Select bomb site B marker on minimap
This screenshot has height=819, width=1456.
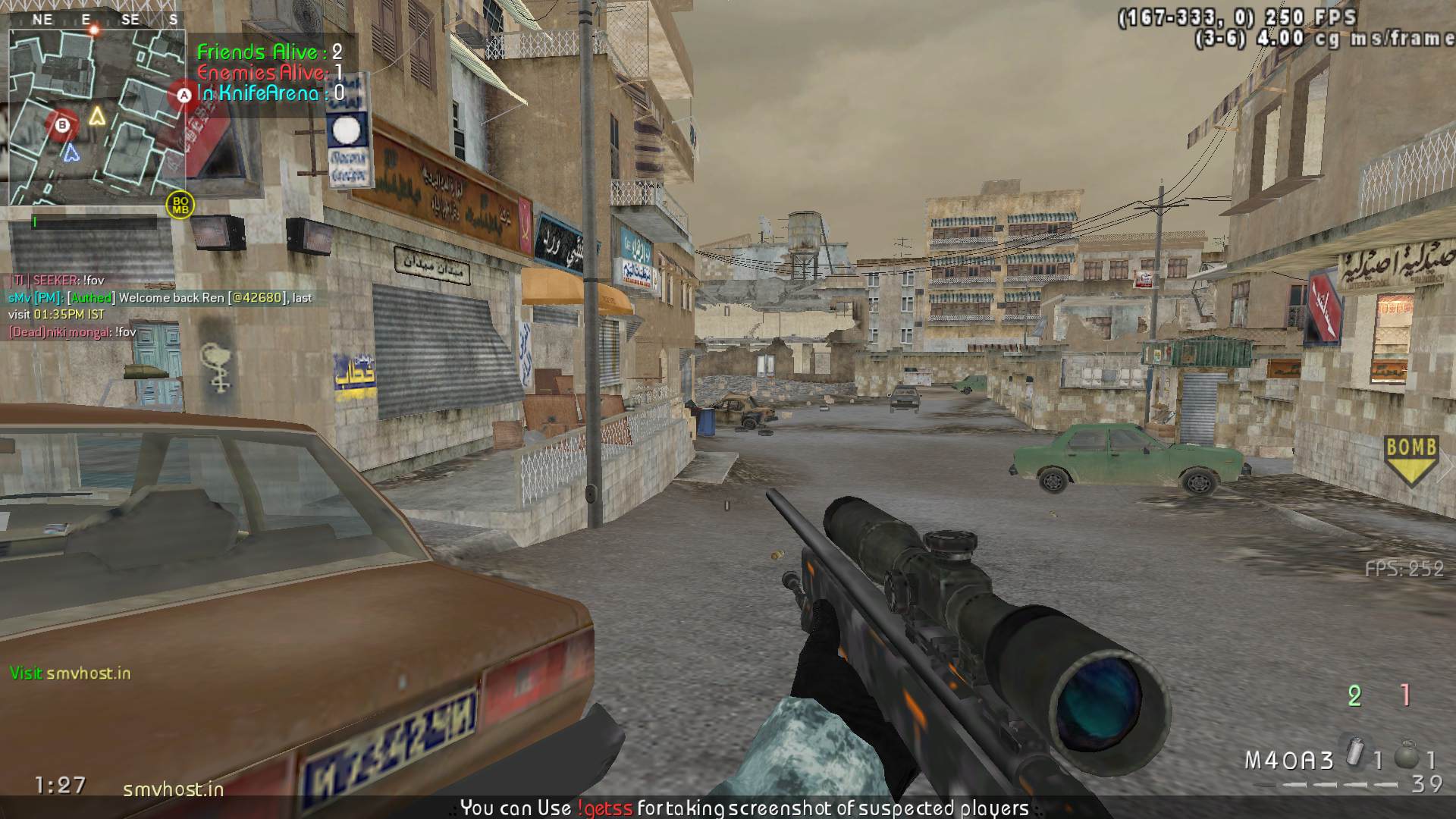(x=62, y=124)
